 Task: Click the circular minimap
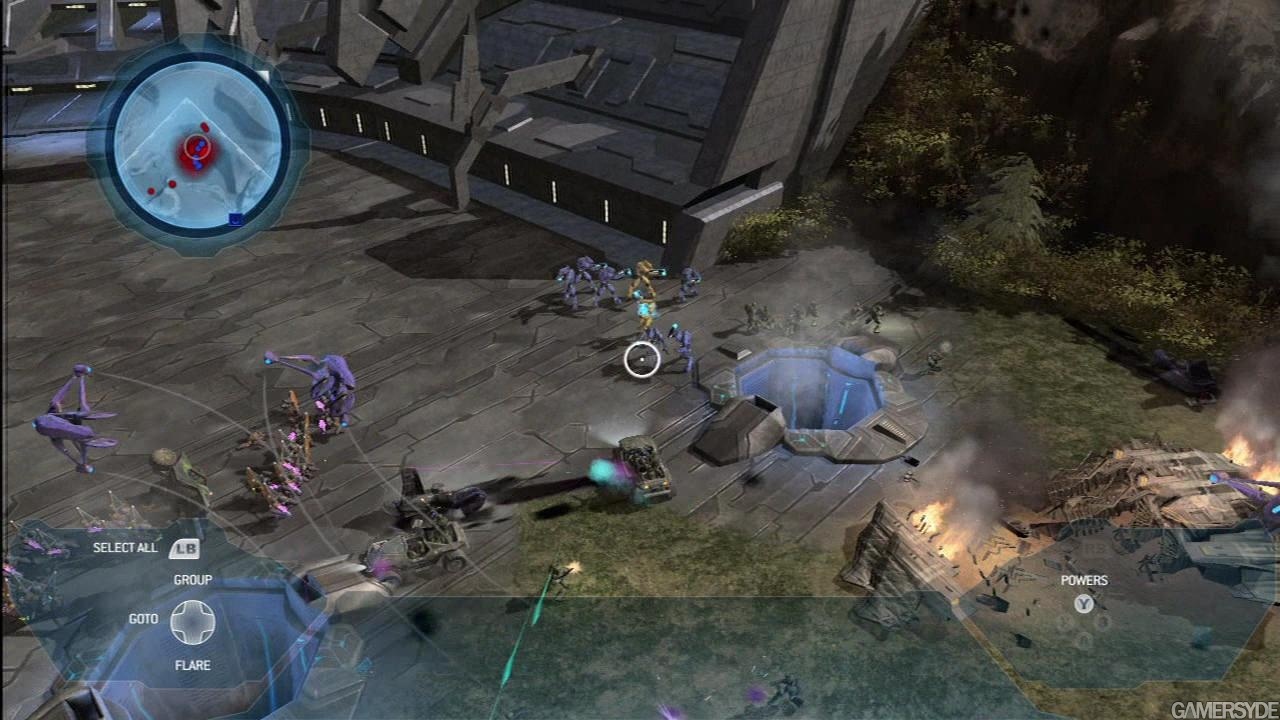[196, 147]
